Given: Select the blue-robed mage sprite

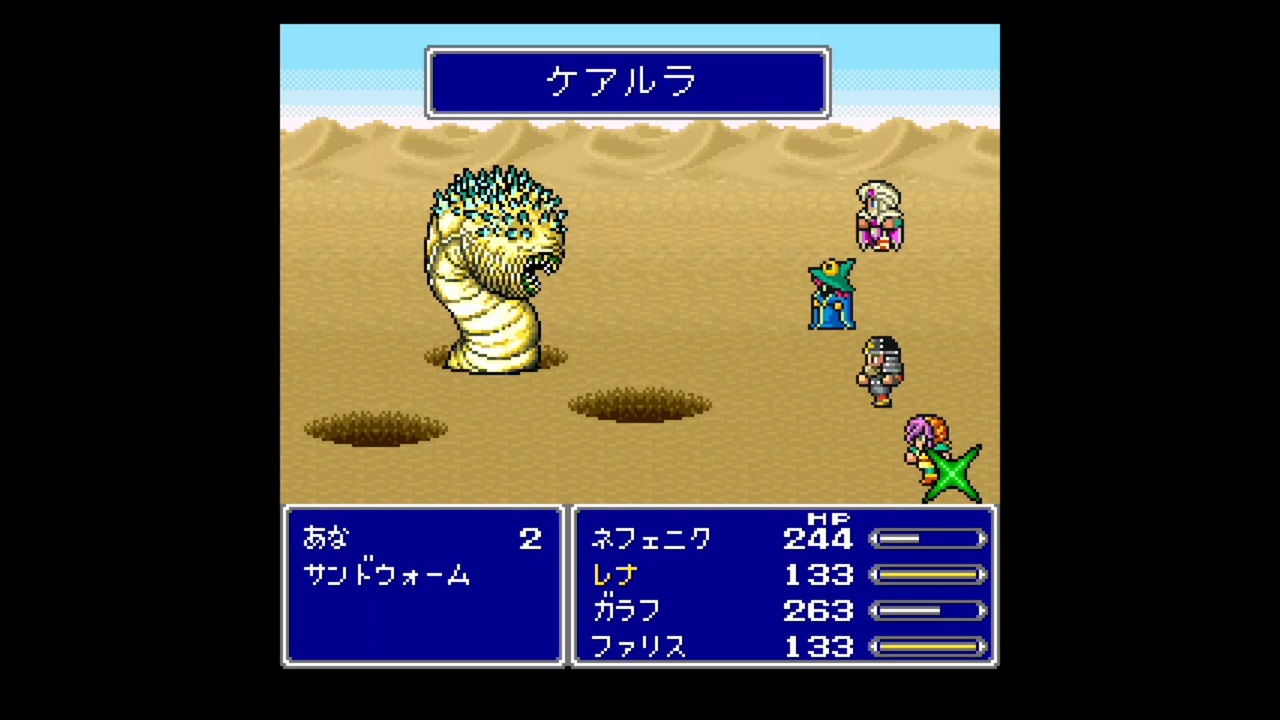Looking at the screenshot, I should pos(832,293).
